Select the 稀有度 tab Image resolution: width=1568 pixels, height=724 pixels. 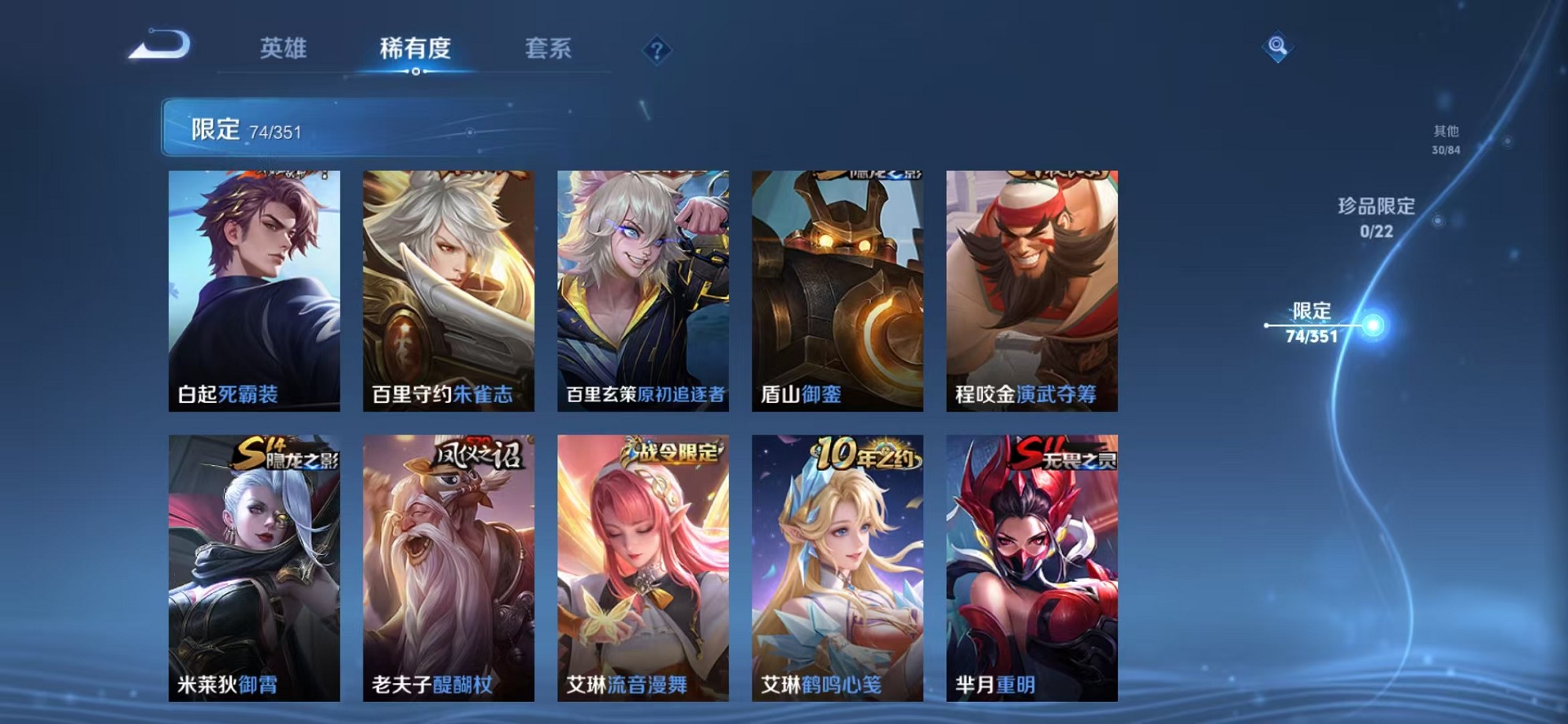tap(417, 49)
